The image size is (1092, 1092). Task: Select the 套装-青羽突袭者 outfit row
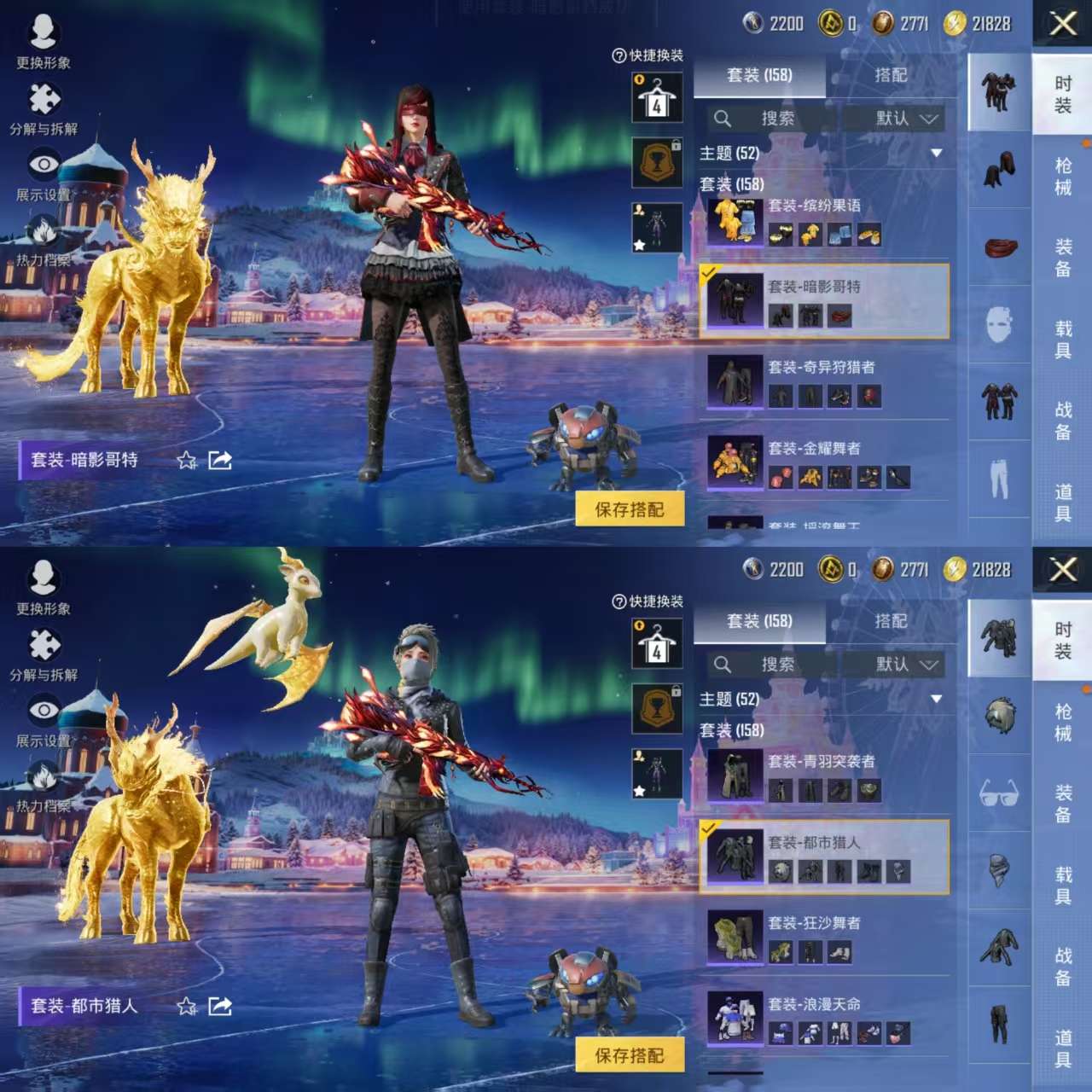[x=823, y=776]
